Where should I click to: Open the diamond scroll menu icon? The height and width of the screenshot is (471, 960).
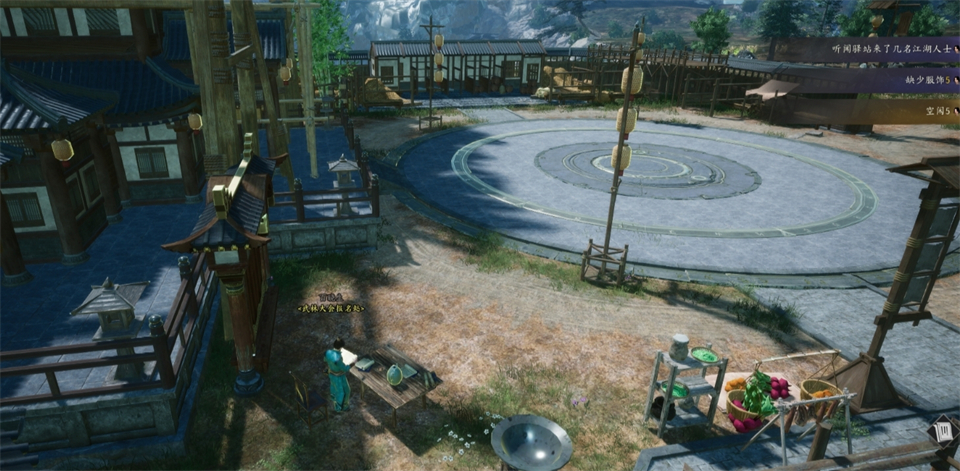click(x=942, y=431)
